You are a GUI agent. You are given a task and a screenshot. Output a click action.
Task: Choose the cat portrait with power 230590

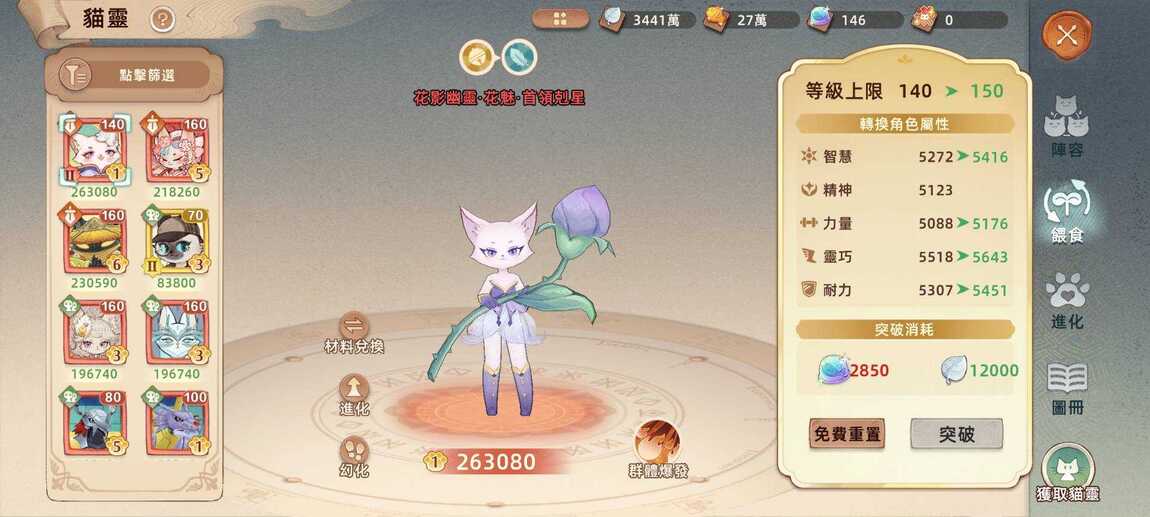coord(95,240)
